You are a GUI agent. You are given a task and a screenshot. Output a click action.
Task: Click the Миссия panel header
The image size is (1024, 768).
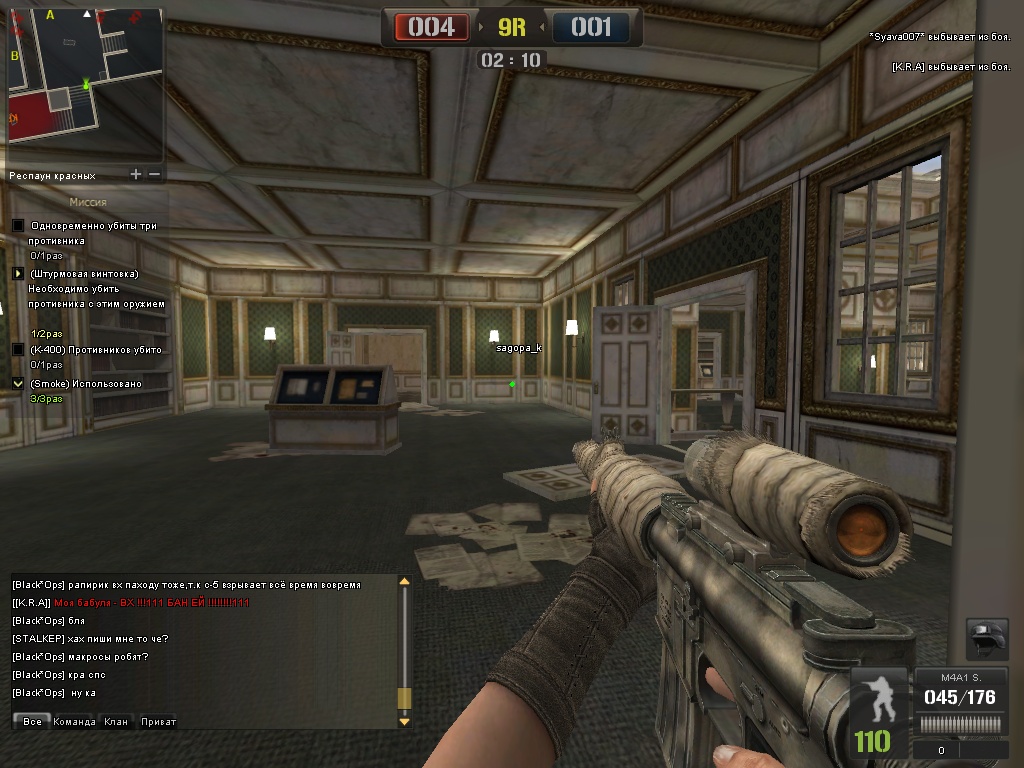coord(88,202)
